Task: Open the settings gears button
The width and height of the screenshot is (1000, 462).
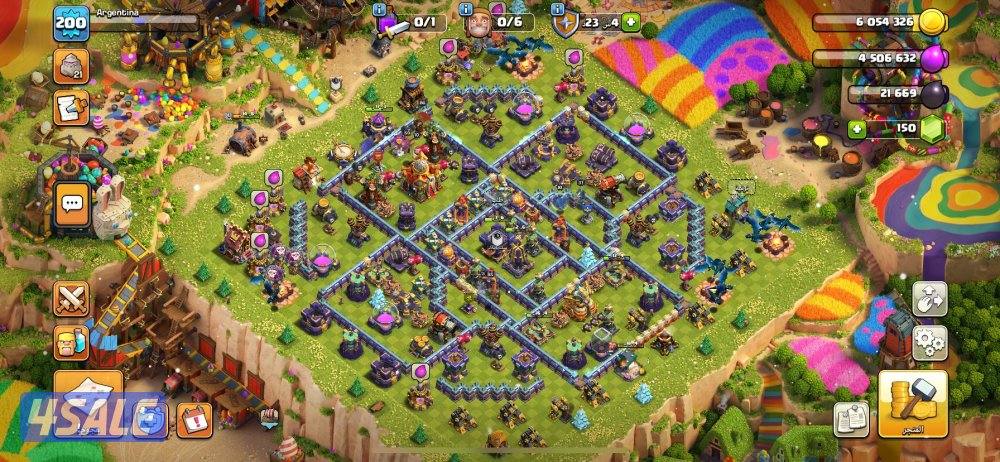Action: pos(930,338)
